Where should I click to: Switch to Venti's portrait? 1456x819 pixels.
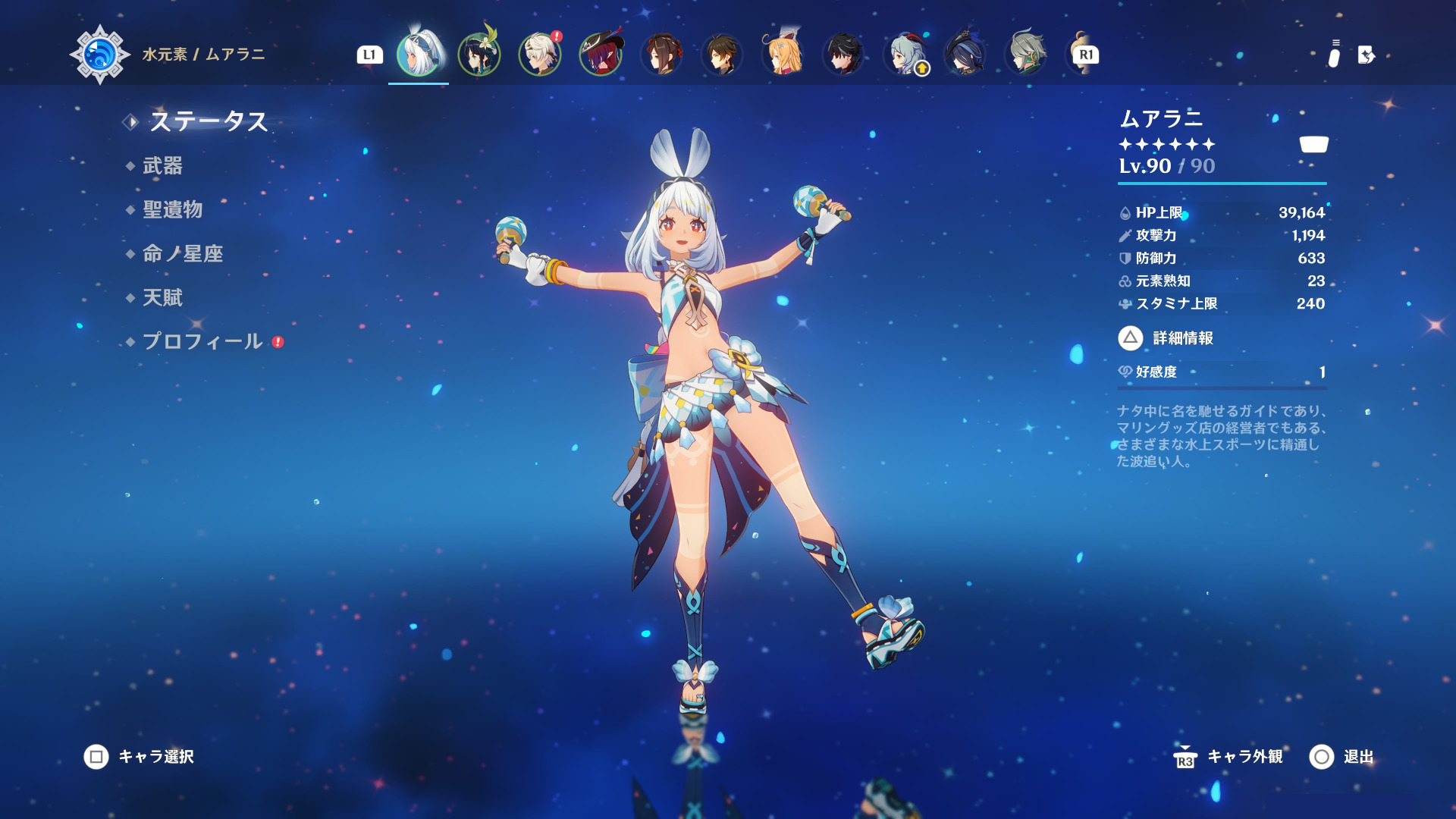(479, 55)
